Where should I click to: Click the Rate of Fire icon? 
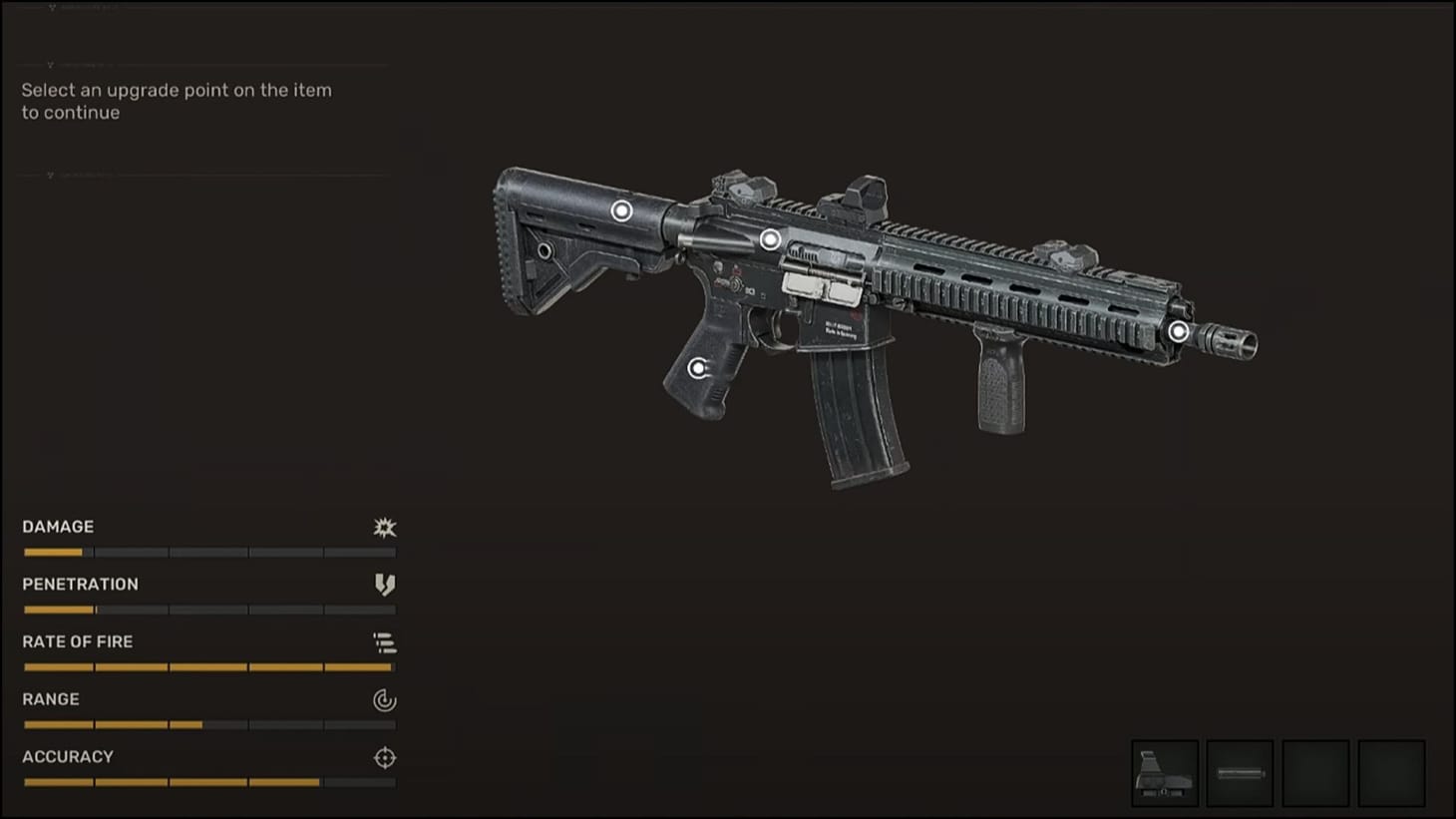385,641
